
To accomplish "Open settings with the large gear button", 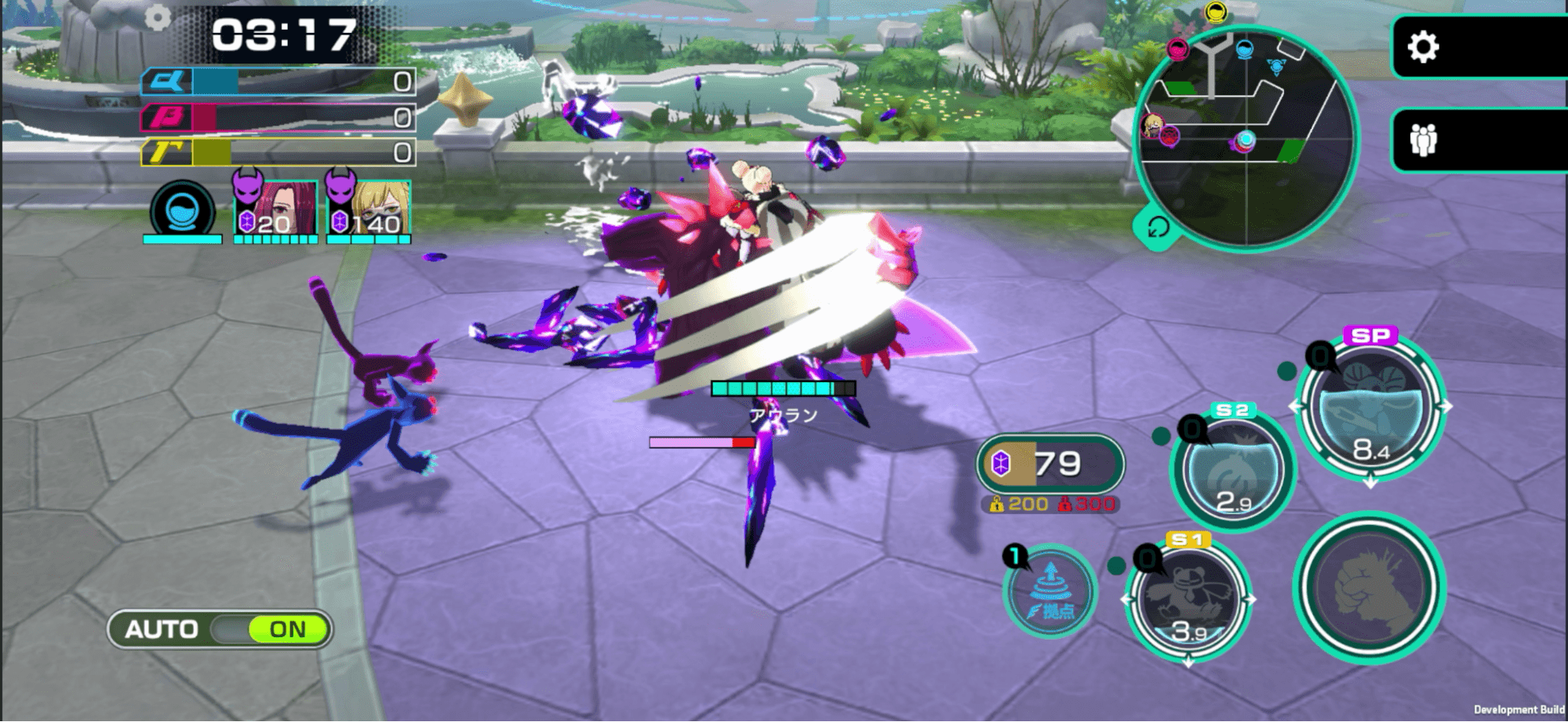I will (x=1423, y=47).
